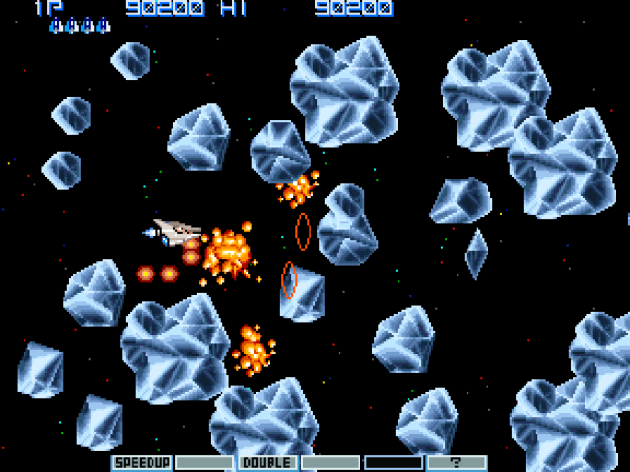630x472 pixels.
Task: Activate the question mark power-up slot
Action: tap(456, 463)
